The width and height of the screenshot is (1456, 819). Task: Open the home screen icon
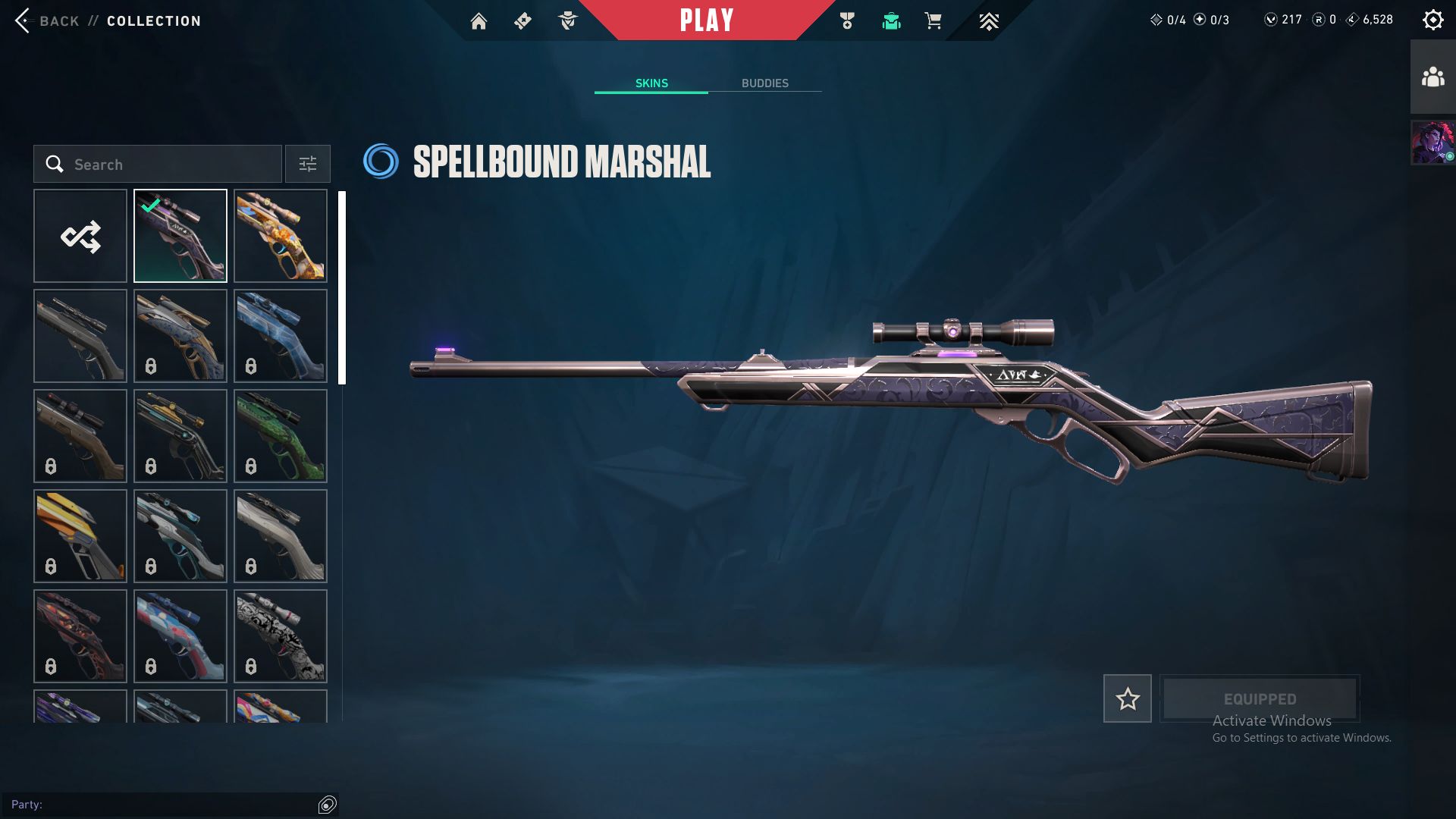[479, 21]
